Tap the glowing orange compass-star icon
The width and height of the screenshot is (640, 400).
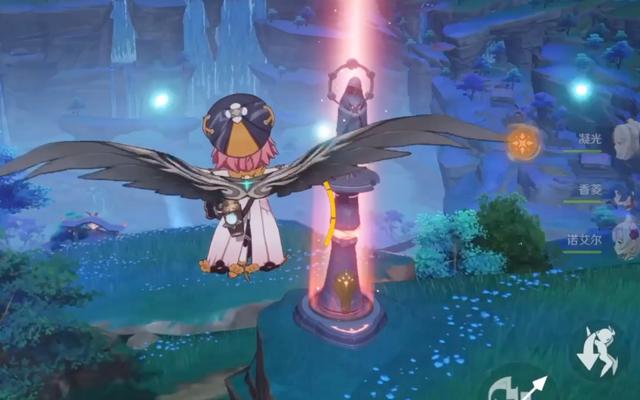(x=522, y=144)
